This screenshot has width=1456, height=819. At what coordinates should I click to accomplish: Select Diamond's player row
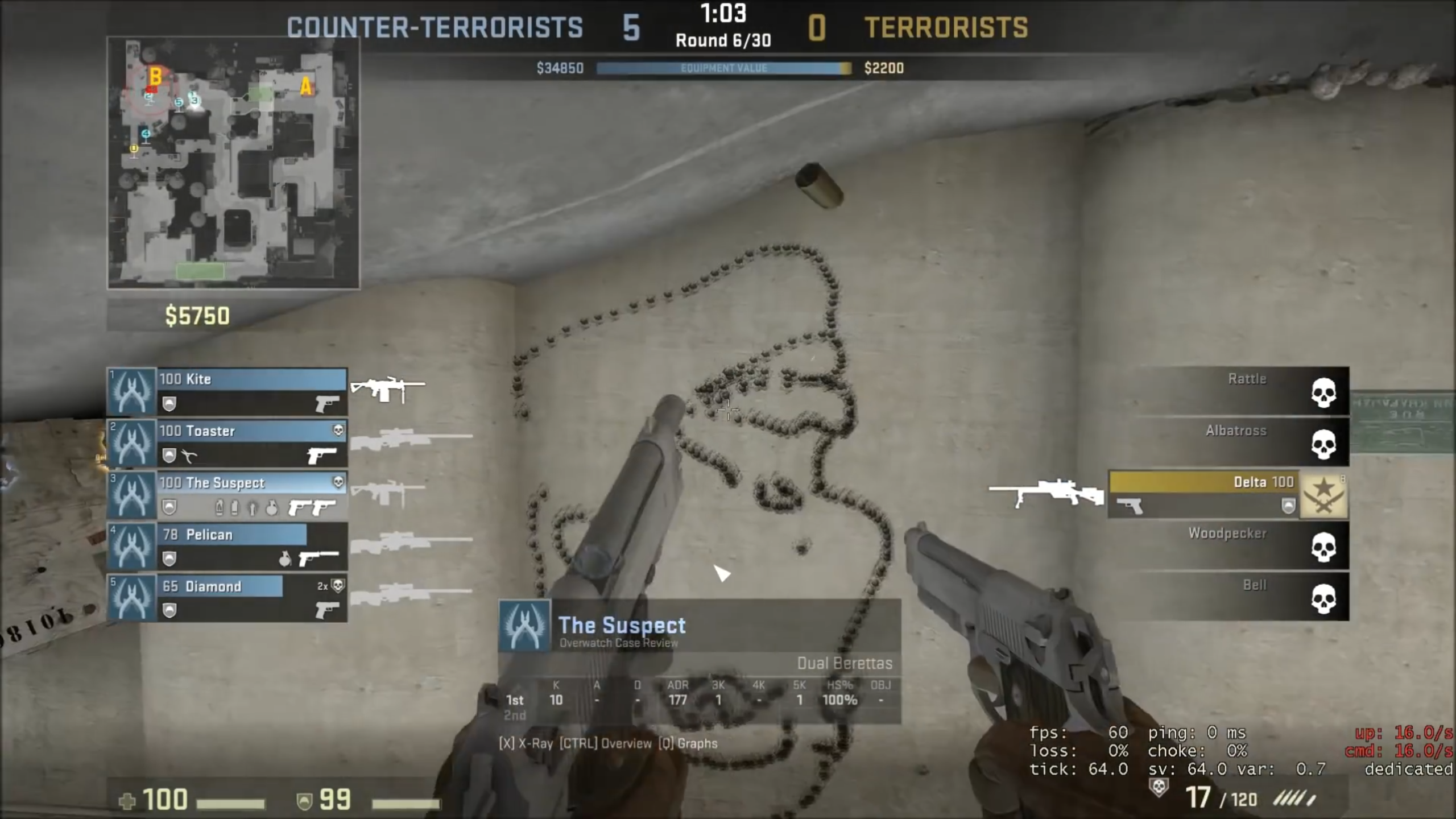227,598
